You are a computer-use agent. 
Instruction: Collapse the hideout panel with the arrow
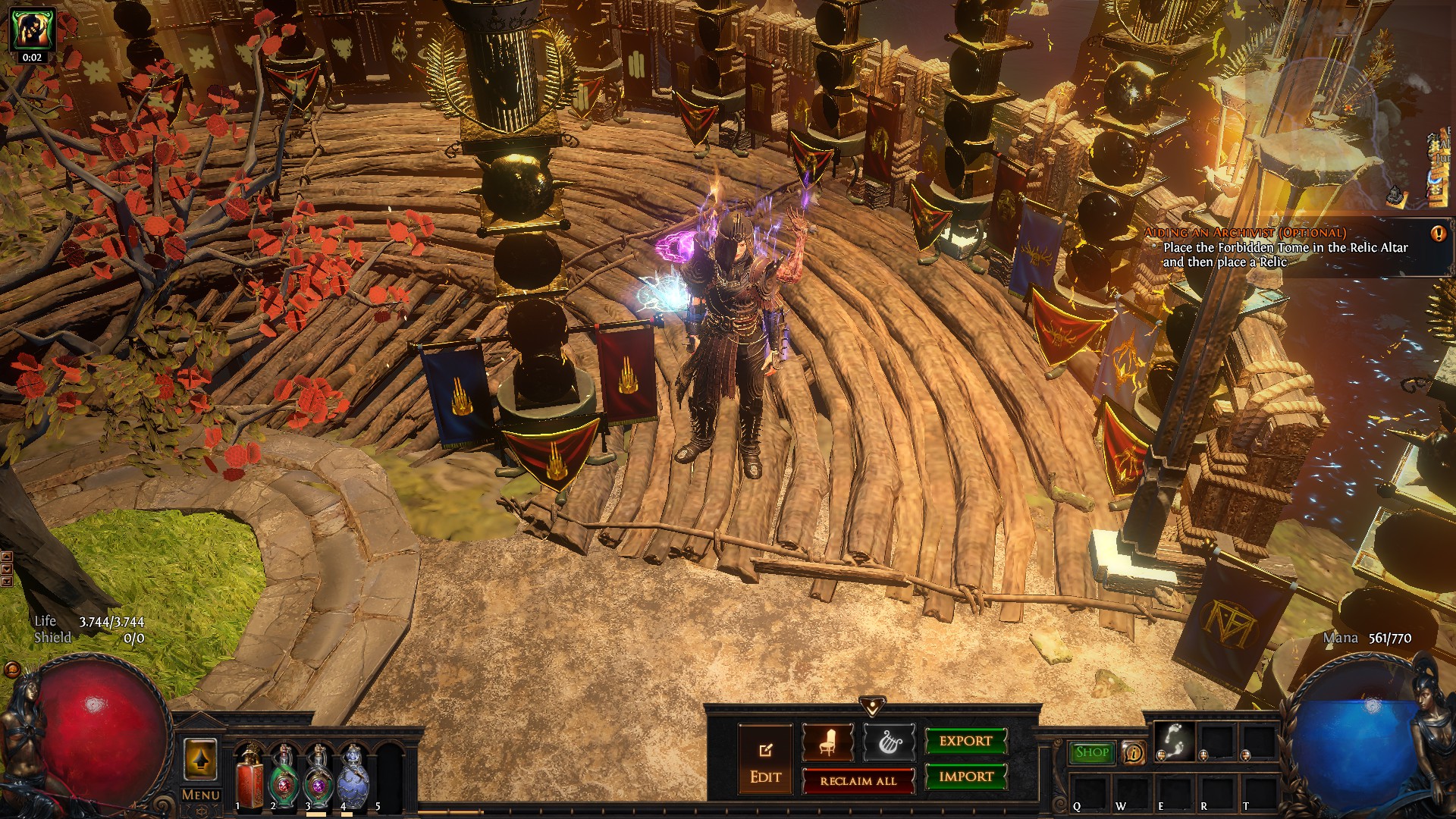coord(872,706)
